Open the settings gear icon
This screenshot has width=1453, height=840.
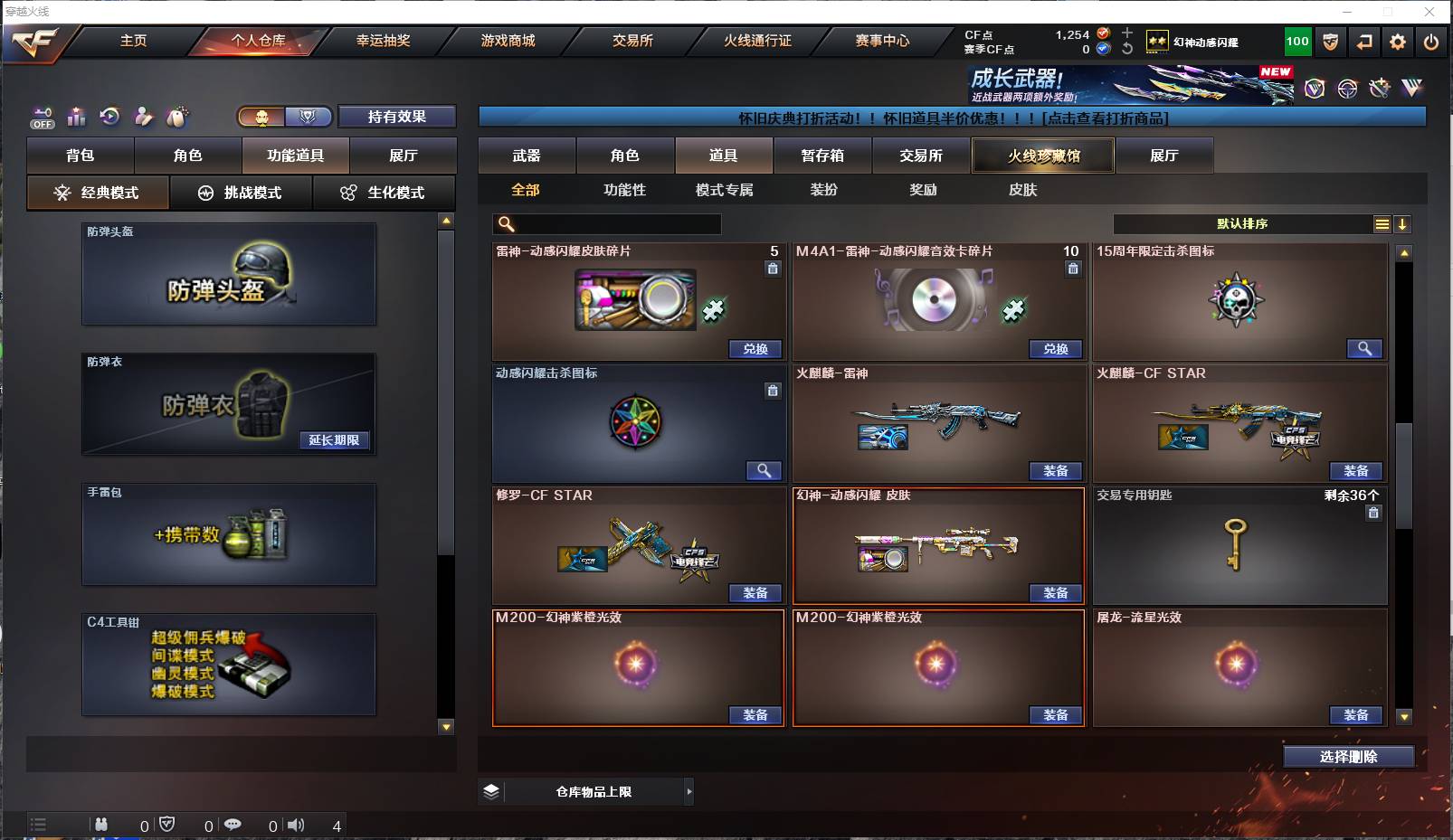[x=1398, y=42]
